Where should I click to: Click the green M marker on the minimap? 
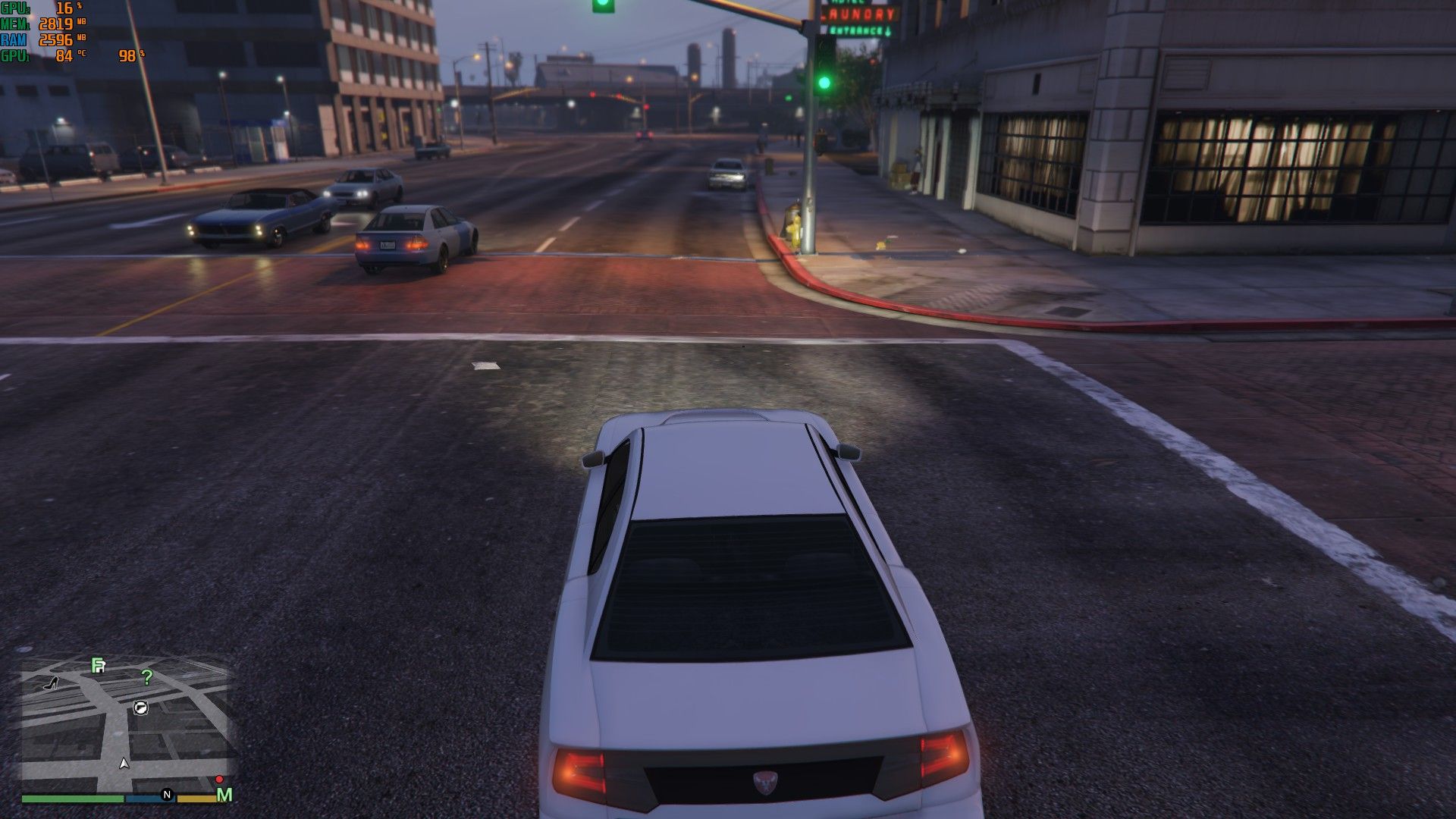224,795
